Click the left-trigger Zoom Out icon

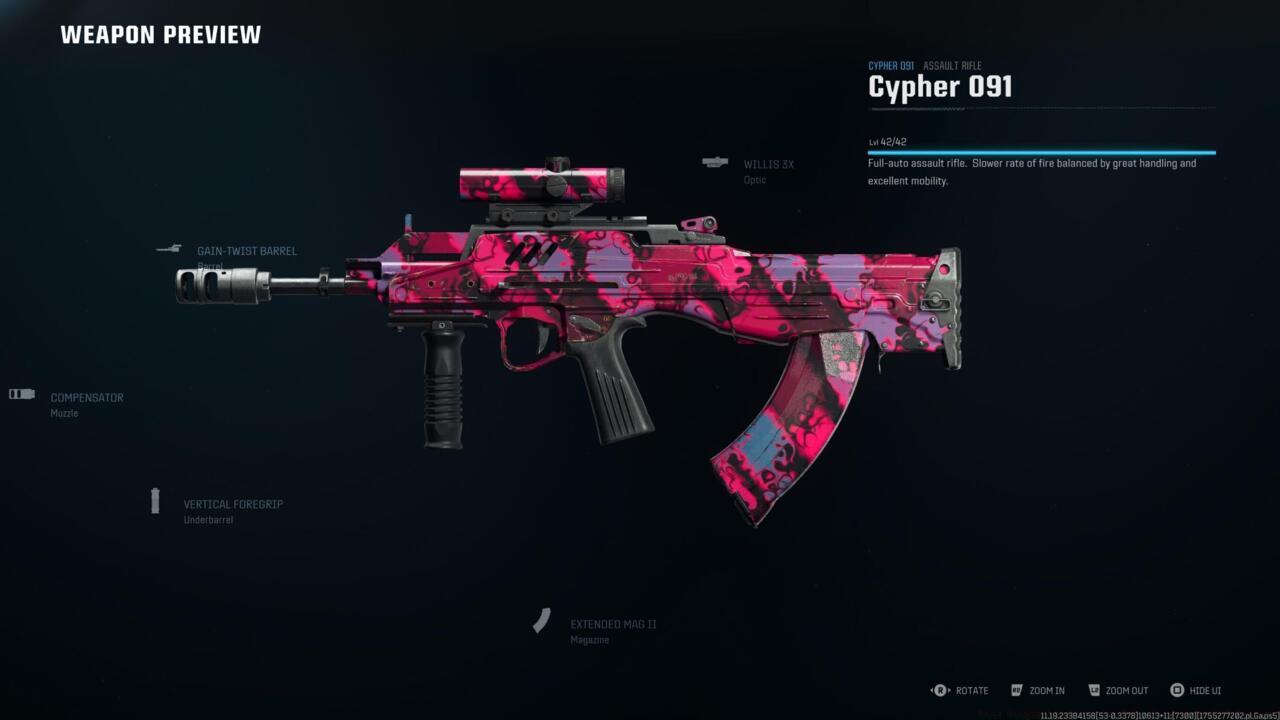point(1094,690)
